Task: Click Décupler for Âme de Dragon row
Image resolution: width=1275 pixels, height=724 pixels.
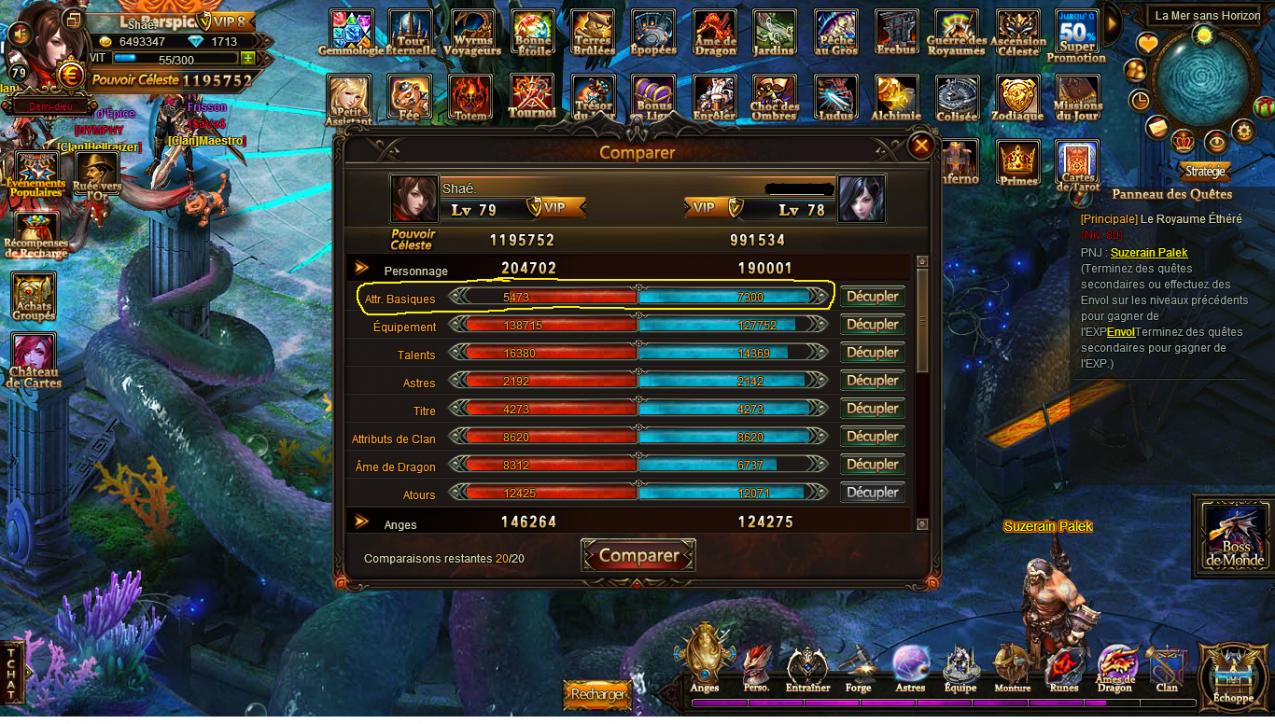Action: 872,465
